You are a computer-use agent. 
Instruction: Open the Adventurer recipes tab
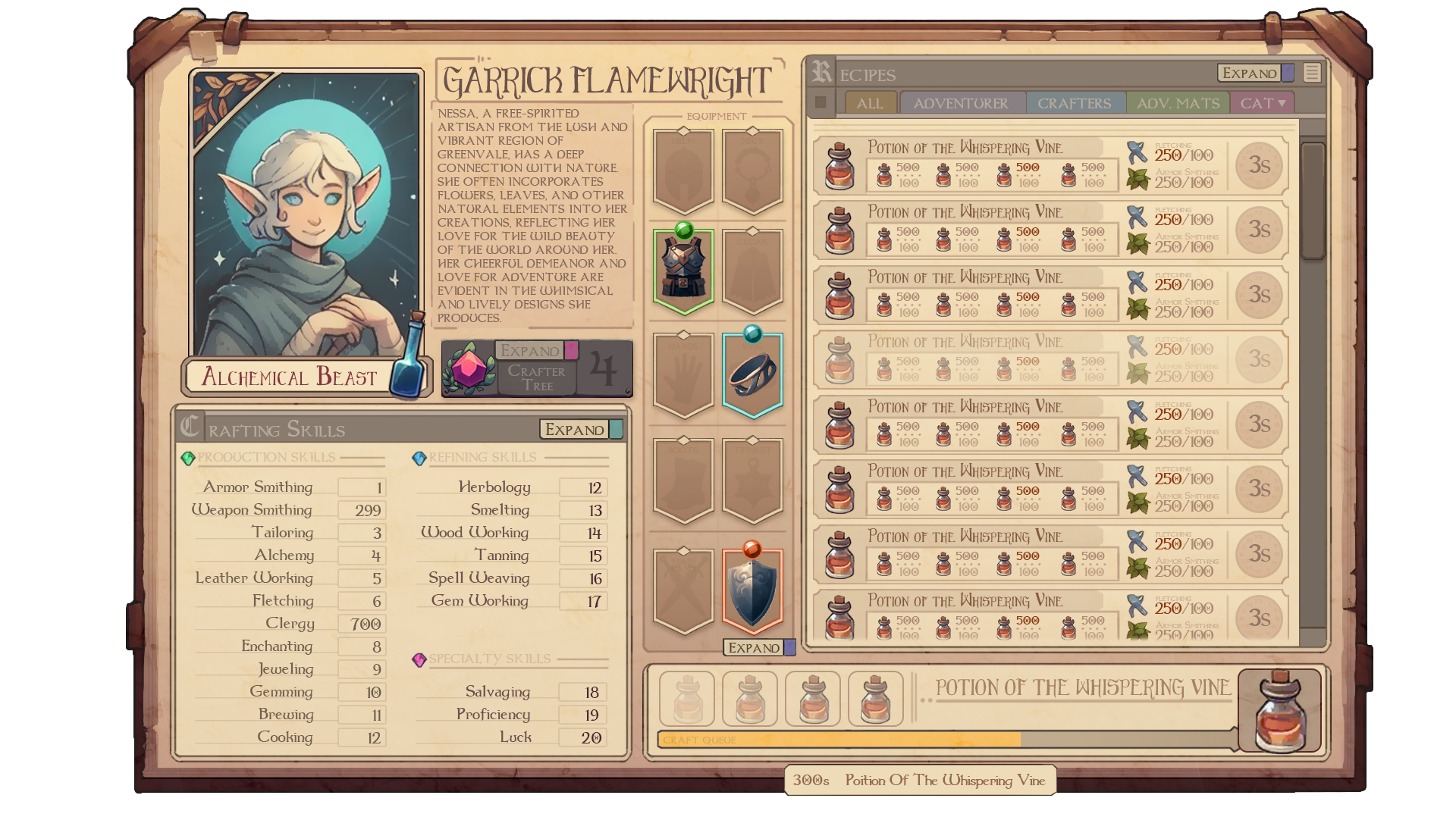[x=960, y=103]
